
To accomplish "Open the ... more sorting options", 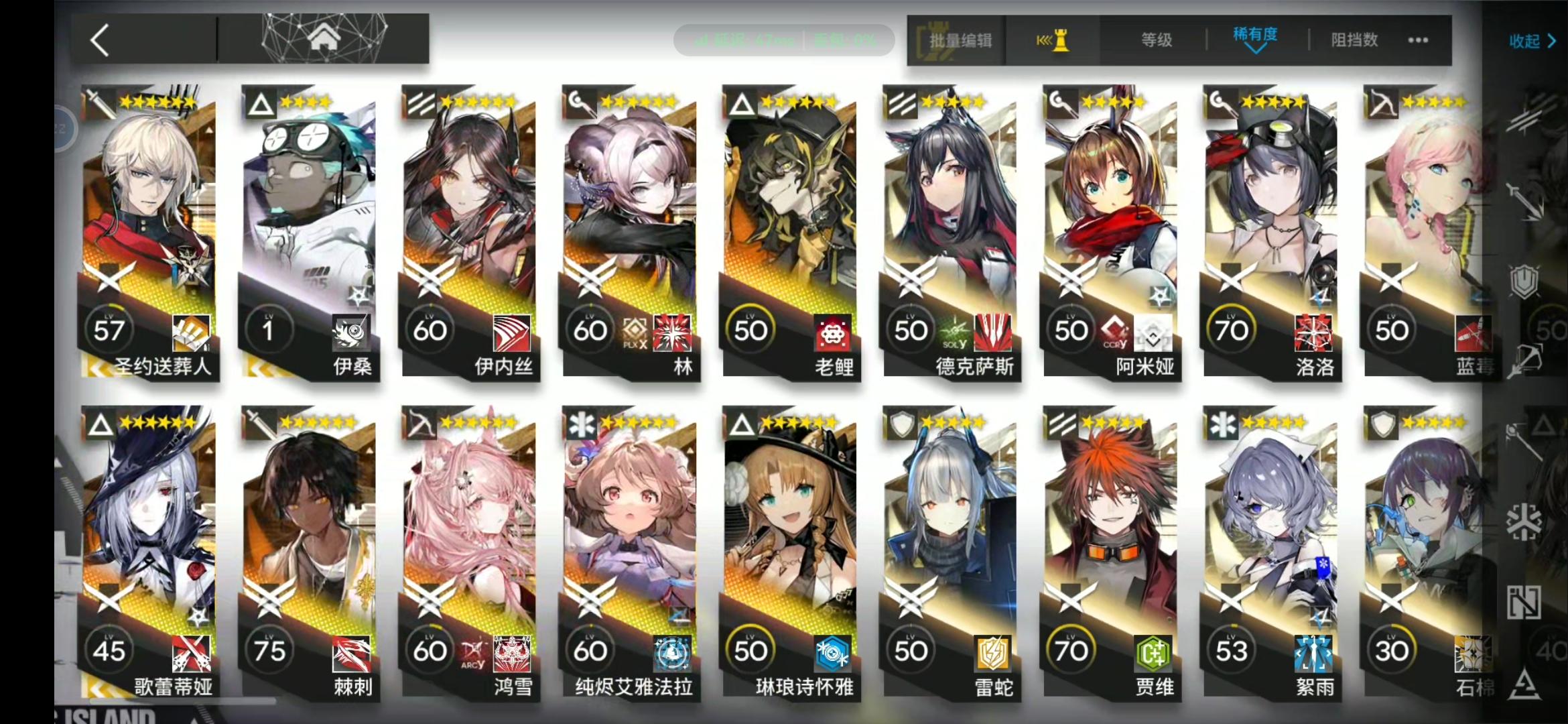I will (x=1417, y=40).
